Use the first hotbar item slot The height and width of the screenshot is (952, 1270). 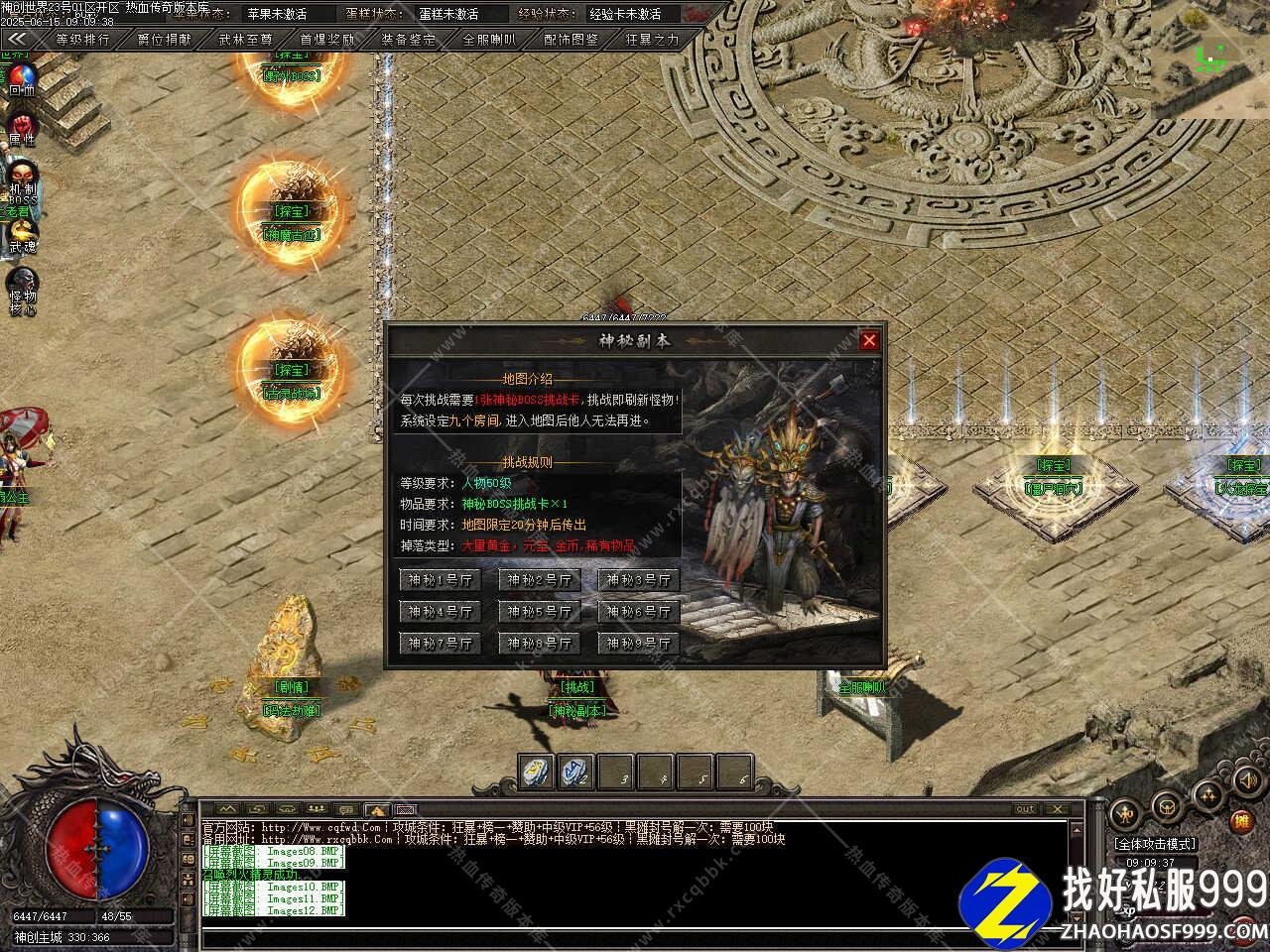coord(536,773)
